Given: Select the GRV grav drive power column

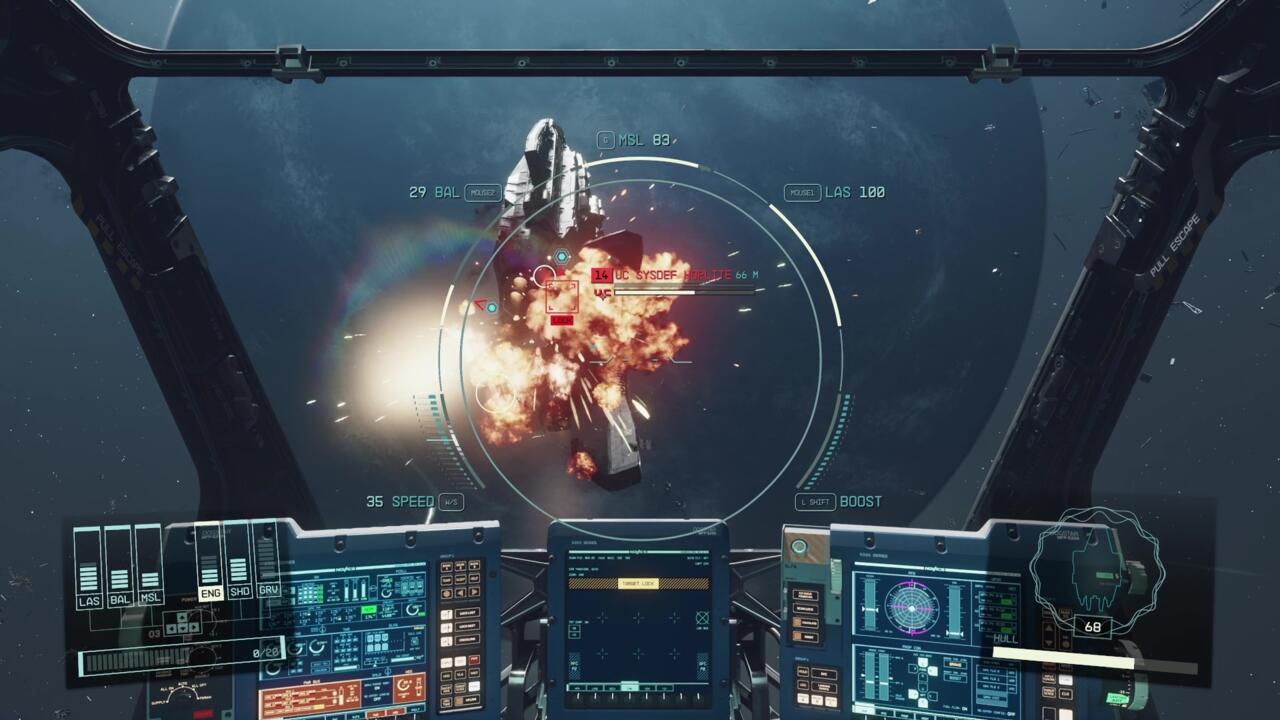Looking at the screenshot, I should 268,567.
